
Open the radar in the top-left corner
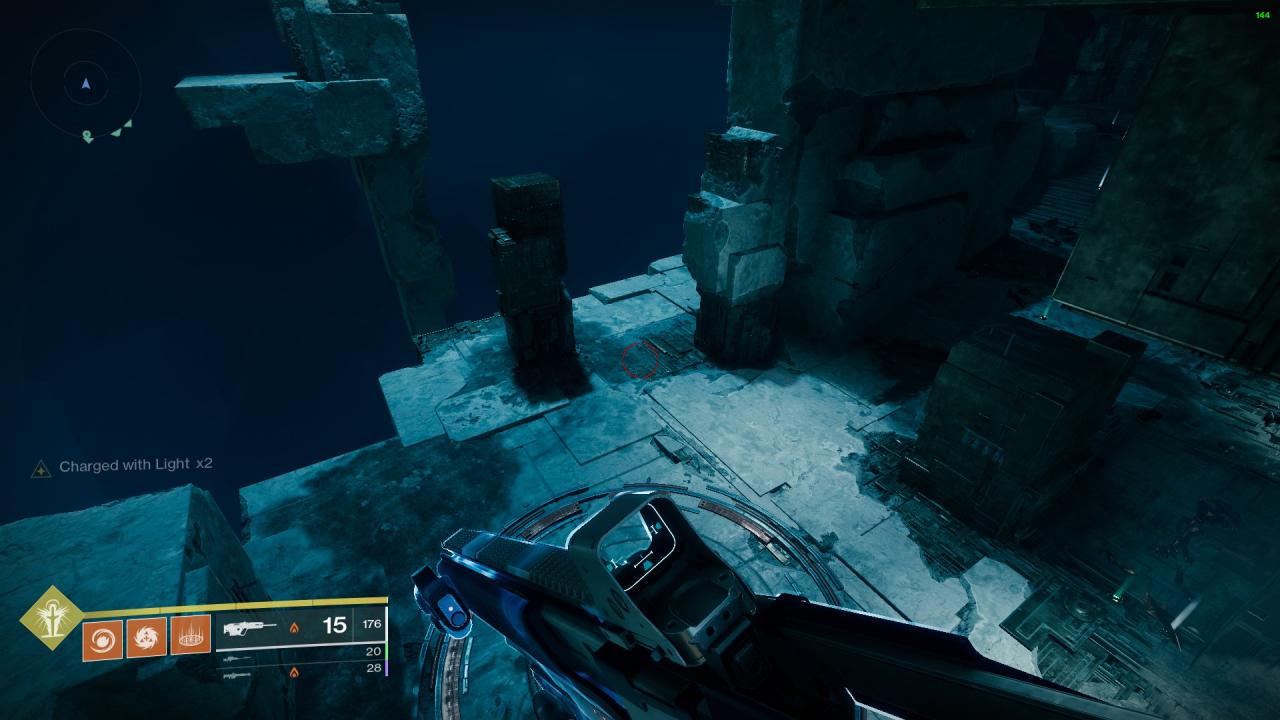click(86, 85)
